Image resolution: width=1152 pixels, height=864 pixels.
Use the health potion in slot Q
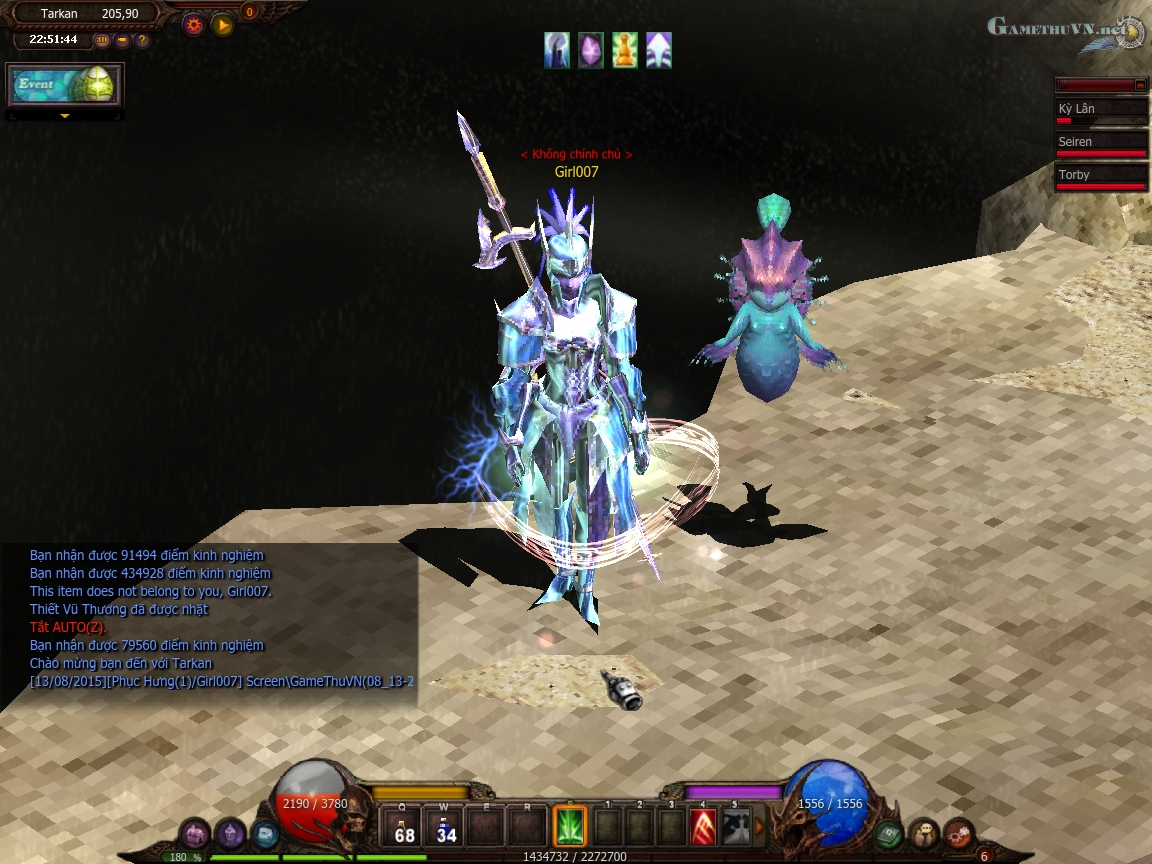click(x=404, y=828)
